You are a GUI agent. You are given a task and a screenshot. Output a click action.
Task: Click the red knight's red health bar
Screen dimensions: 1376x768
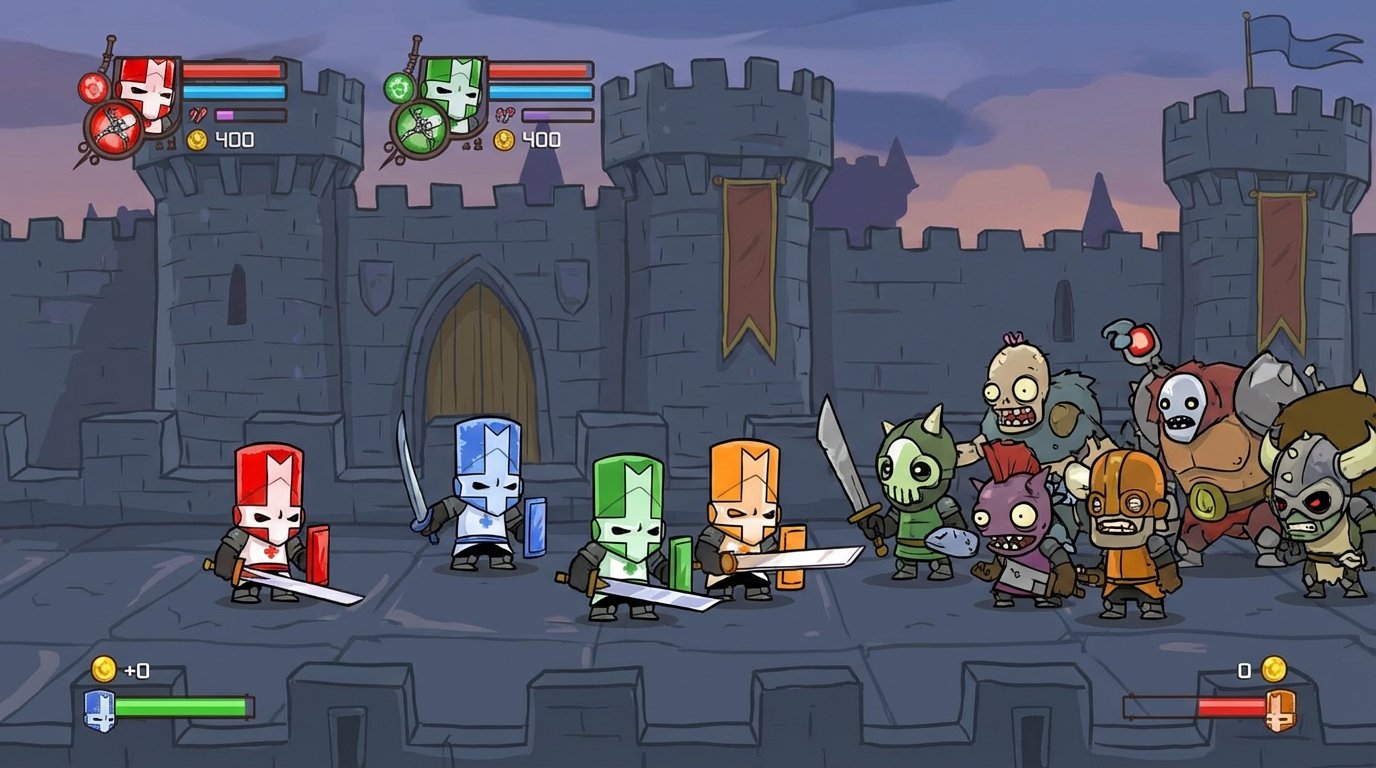(235, 68)
